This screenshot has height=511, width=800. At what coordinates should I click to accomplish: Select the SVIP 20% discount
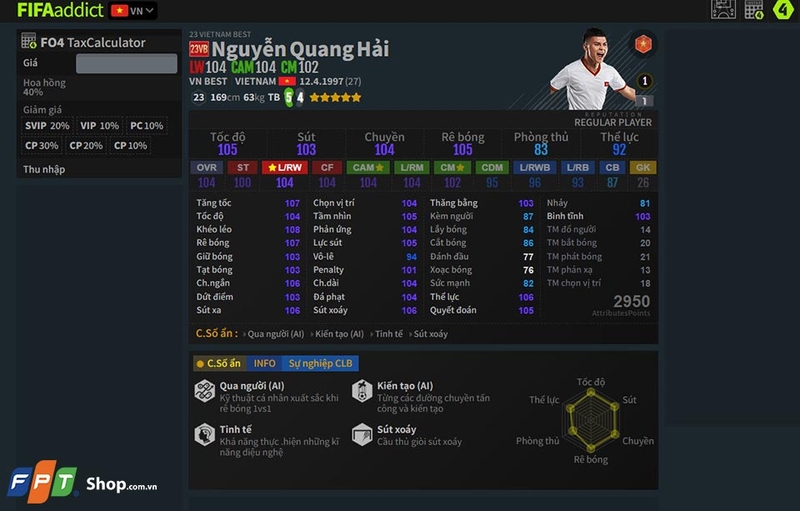pos(48,126)
